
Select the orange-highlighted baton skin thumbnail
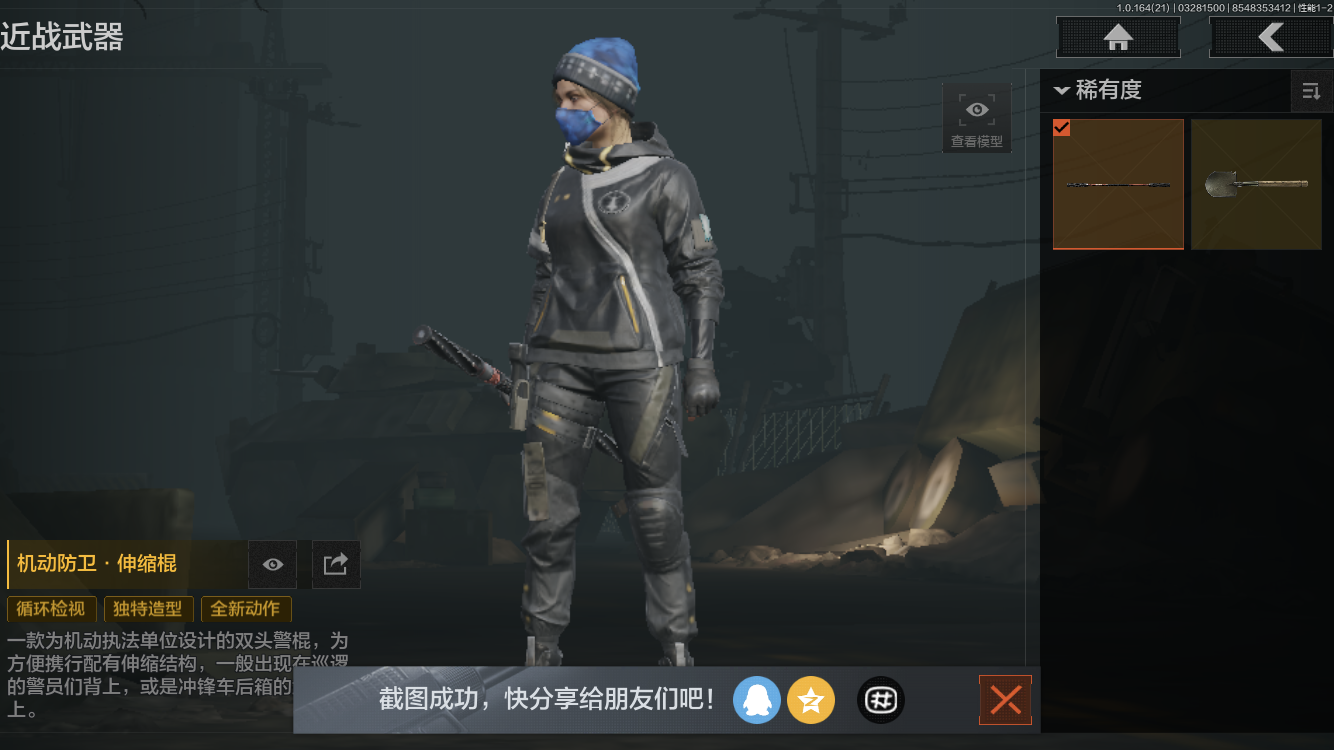coord(1118,184)
